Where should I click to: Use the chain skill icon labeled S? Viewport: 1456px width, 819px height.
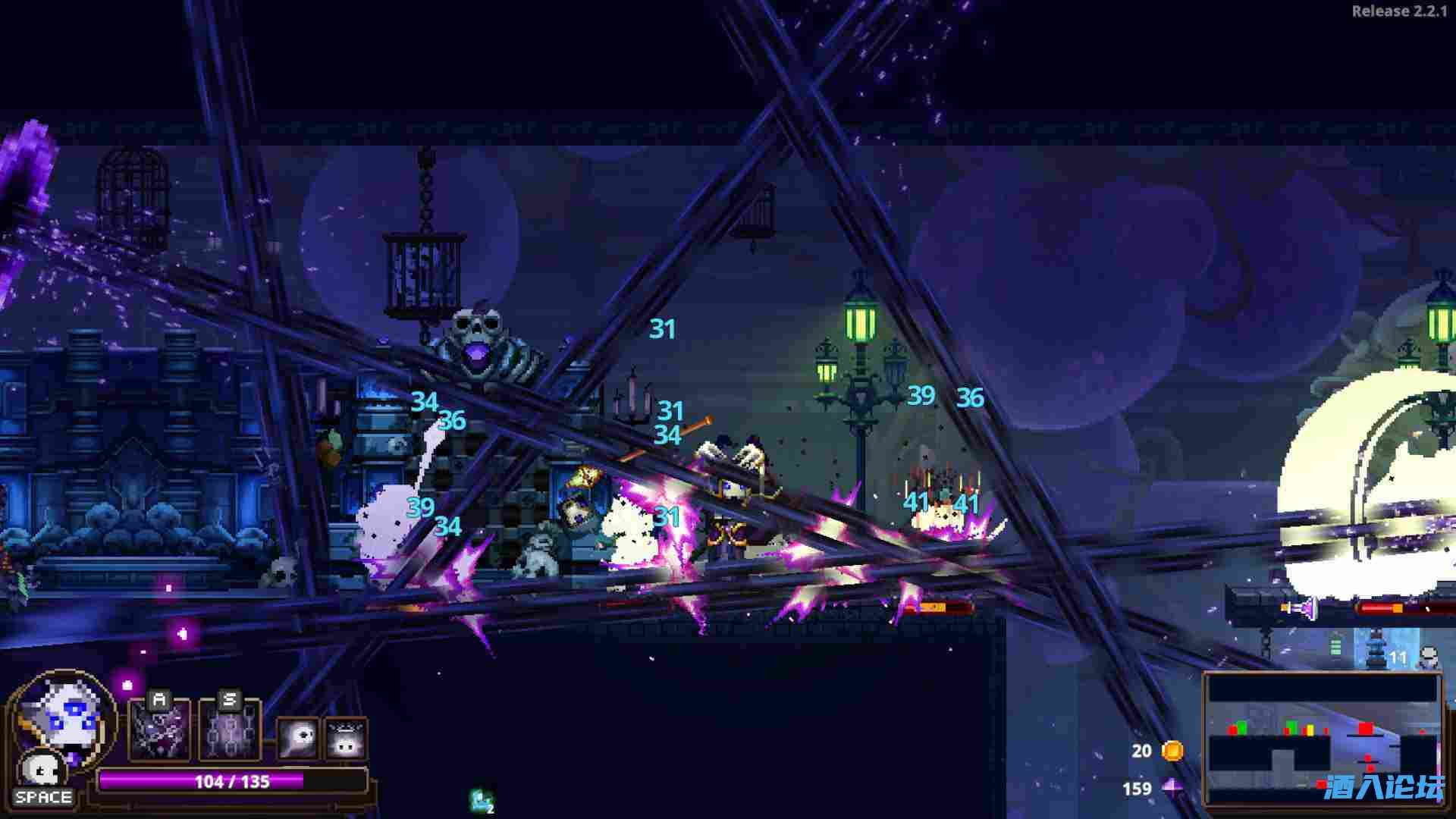coord(230,730)
